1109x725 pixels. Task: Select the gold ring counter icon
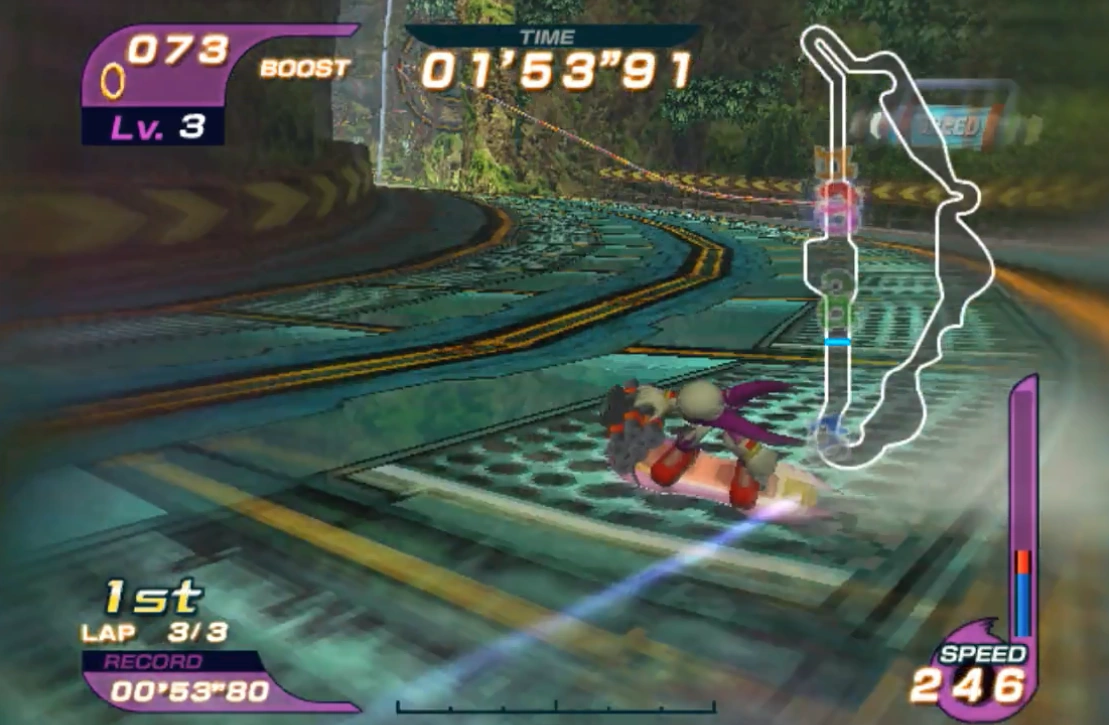pos(113,81)
